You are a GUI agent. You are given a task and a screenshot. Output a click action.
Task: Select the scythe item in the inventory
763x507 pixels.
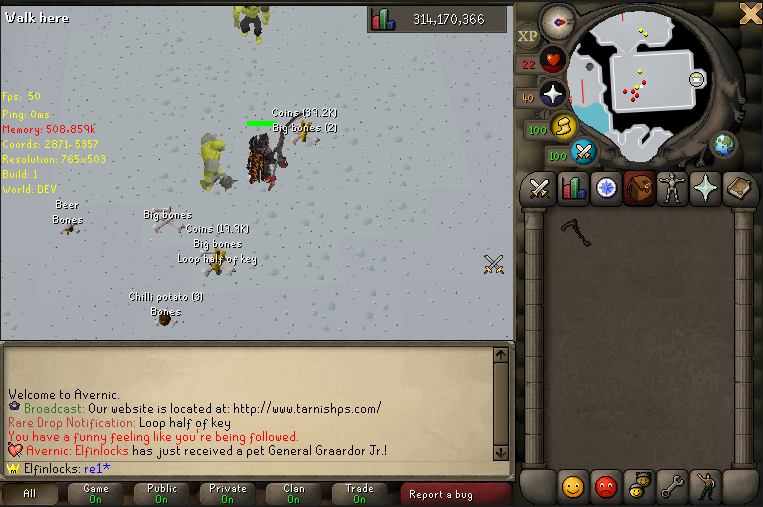575,231
